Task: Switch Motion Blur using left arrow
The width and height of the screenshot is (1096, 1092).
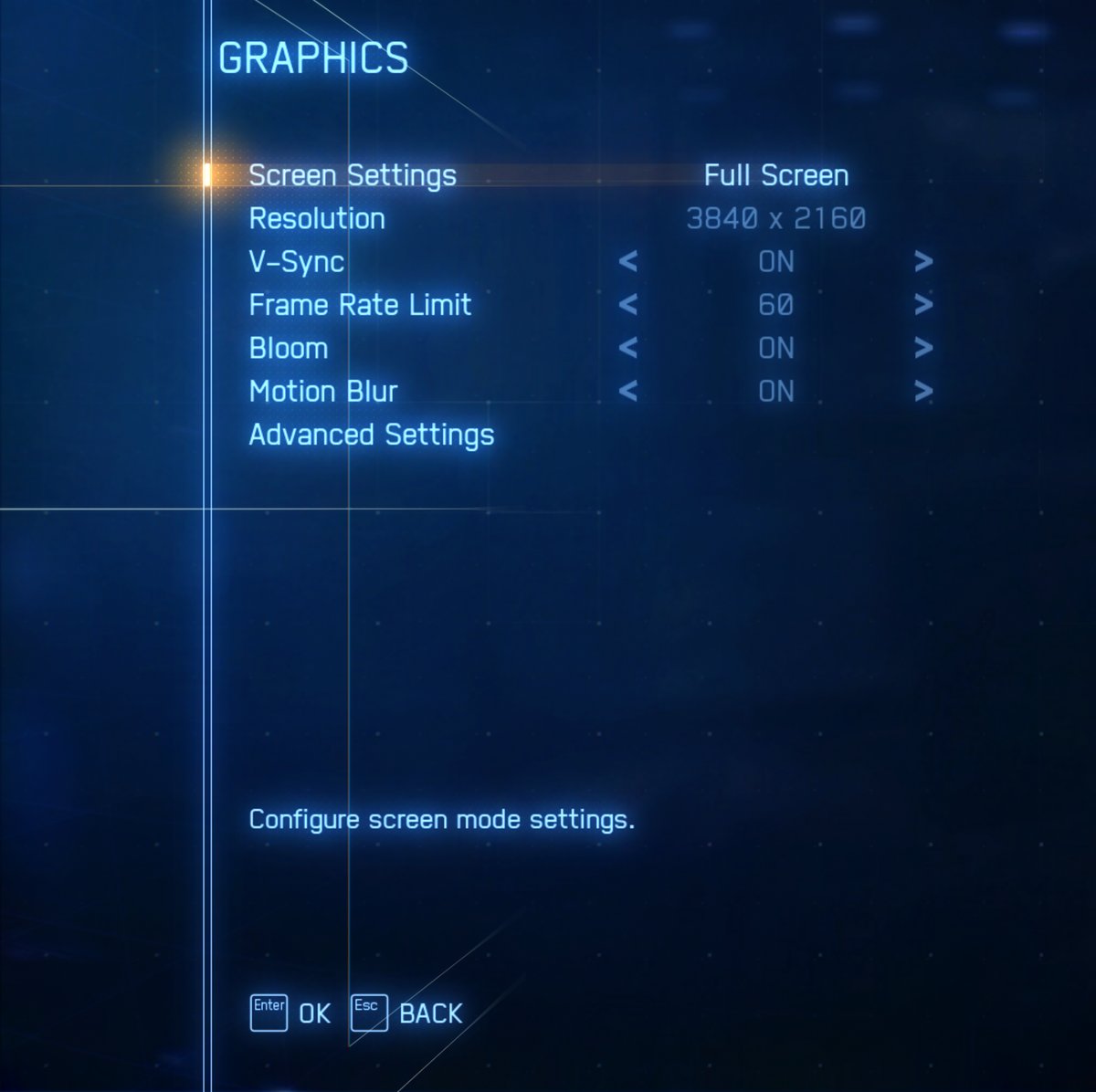Action: pyautogui.click(x=627, y=392)
